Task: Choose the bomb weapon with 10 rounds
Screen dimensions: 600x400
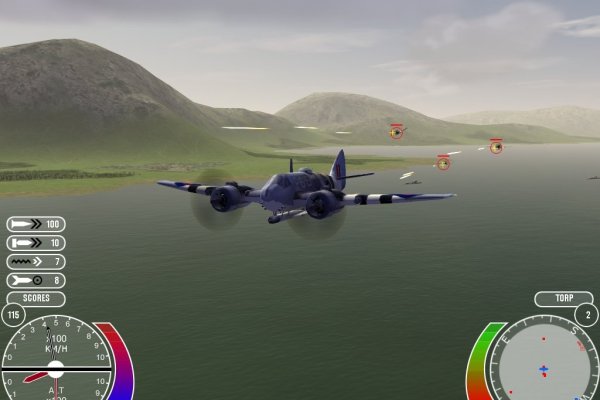Action: pos(35,243)
